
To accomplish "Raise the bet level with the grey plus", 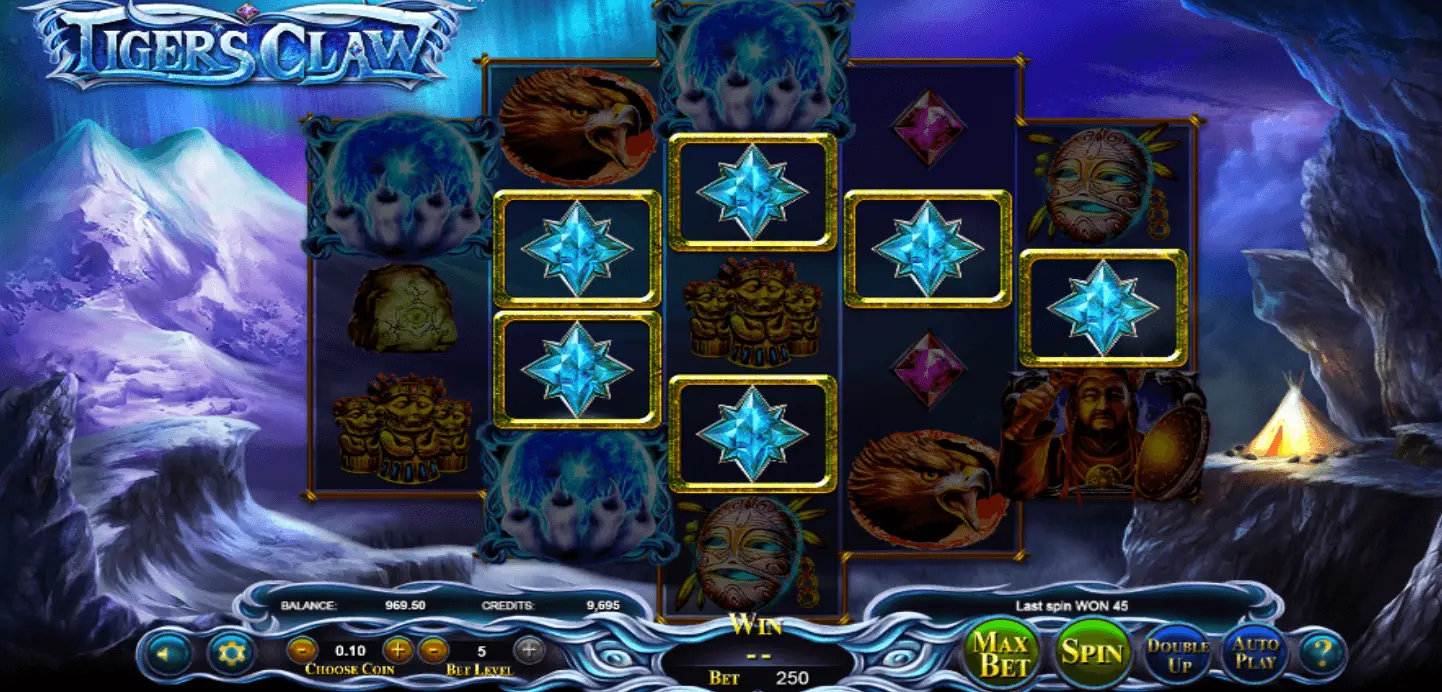I will [530, 650].
